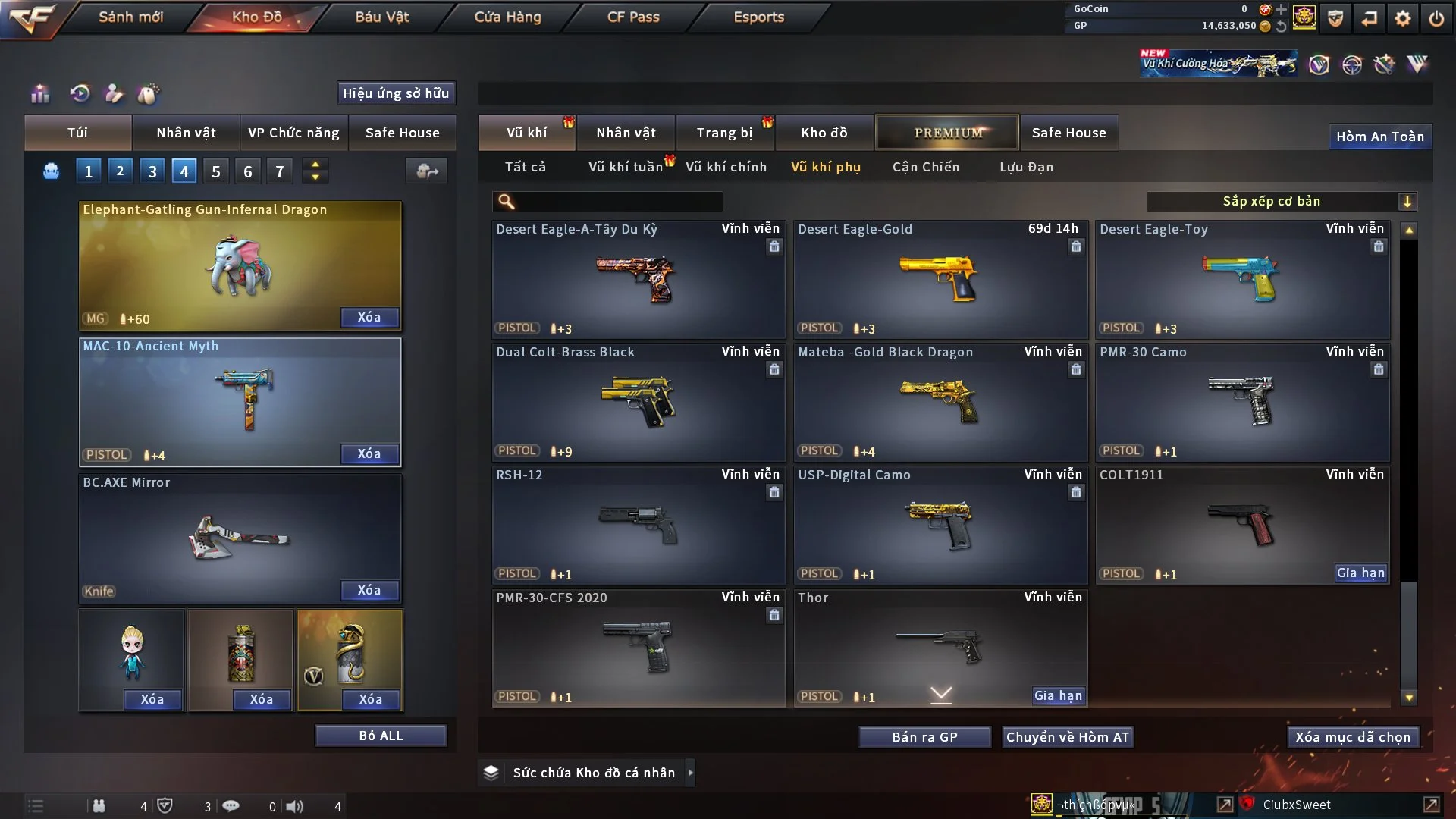Pick the Dual Colt-Brass Black pistol
The image size is (1456, 819).
click(x=639, y=402)
